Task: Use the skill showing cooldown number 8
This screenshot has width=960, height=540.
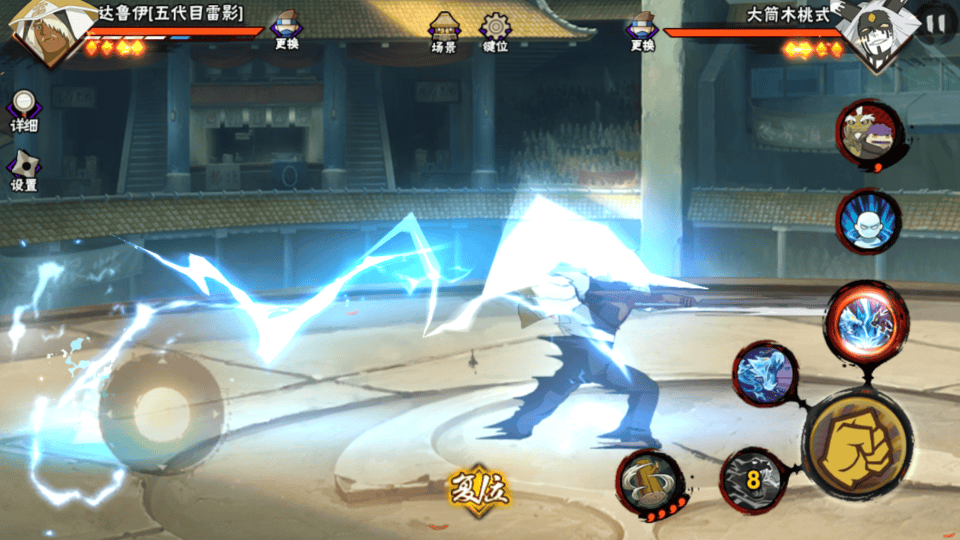Action: click(752, 481)
